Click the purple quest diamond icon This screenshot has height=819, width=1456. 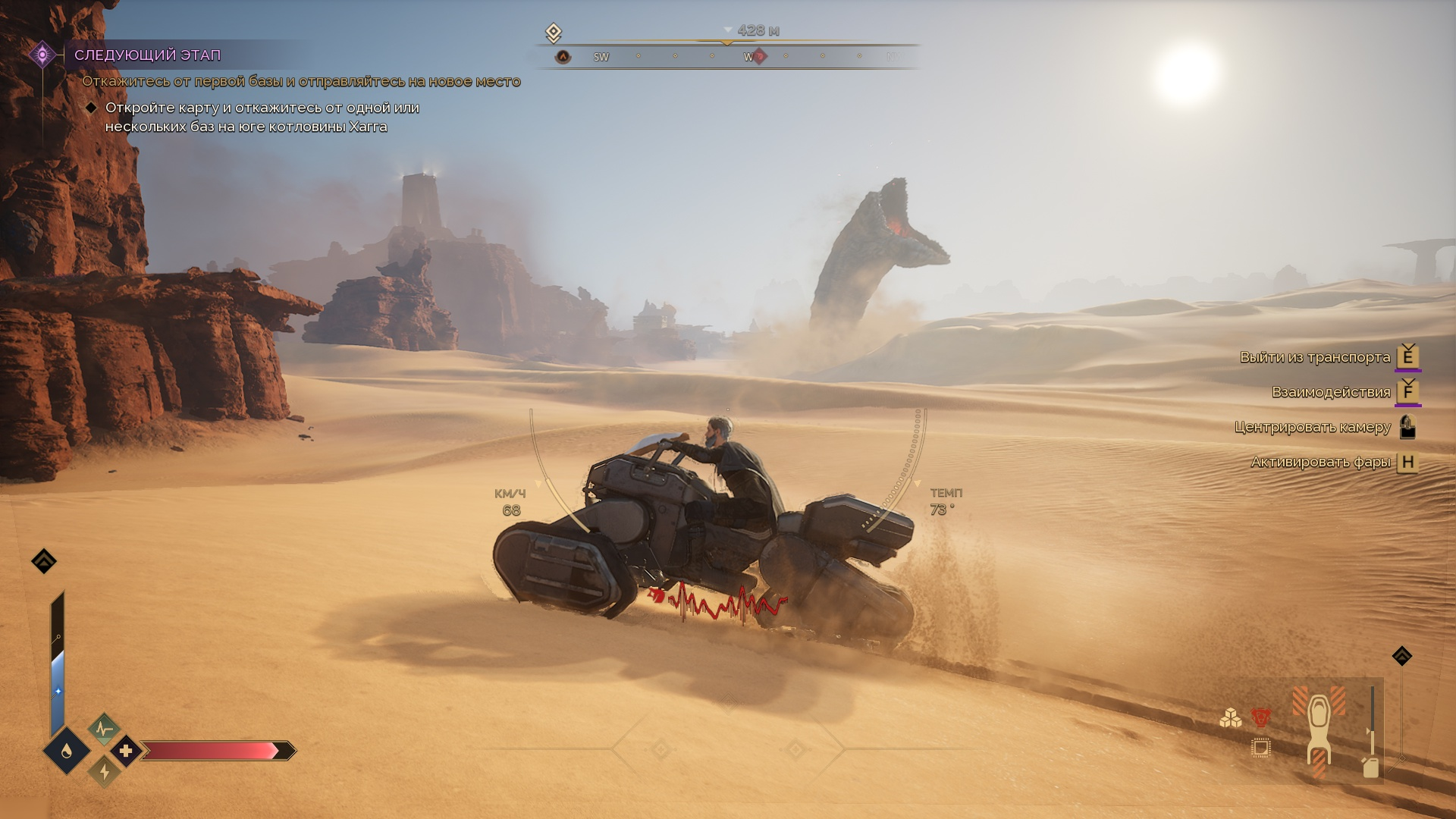42,55
